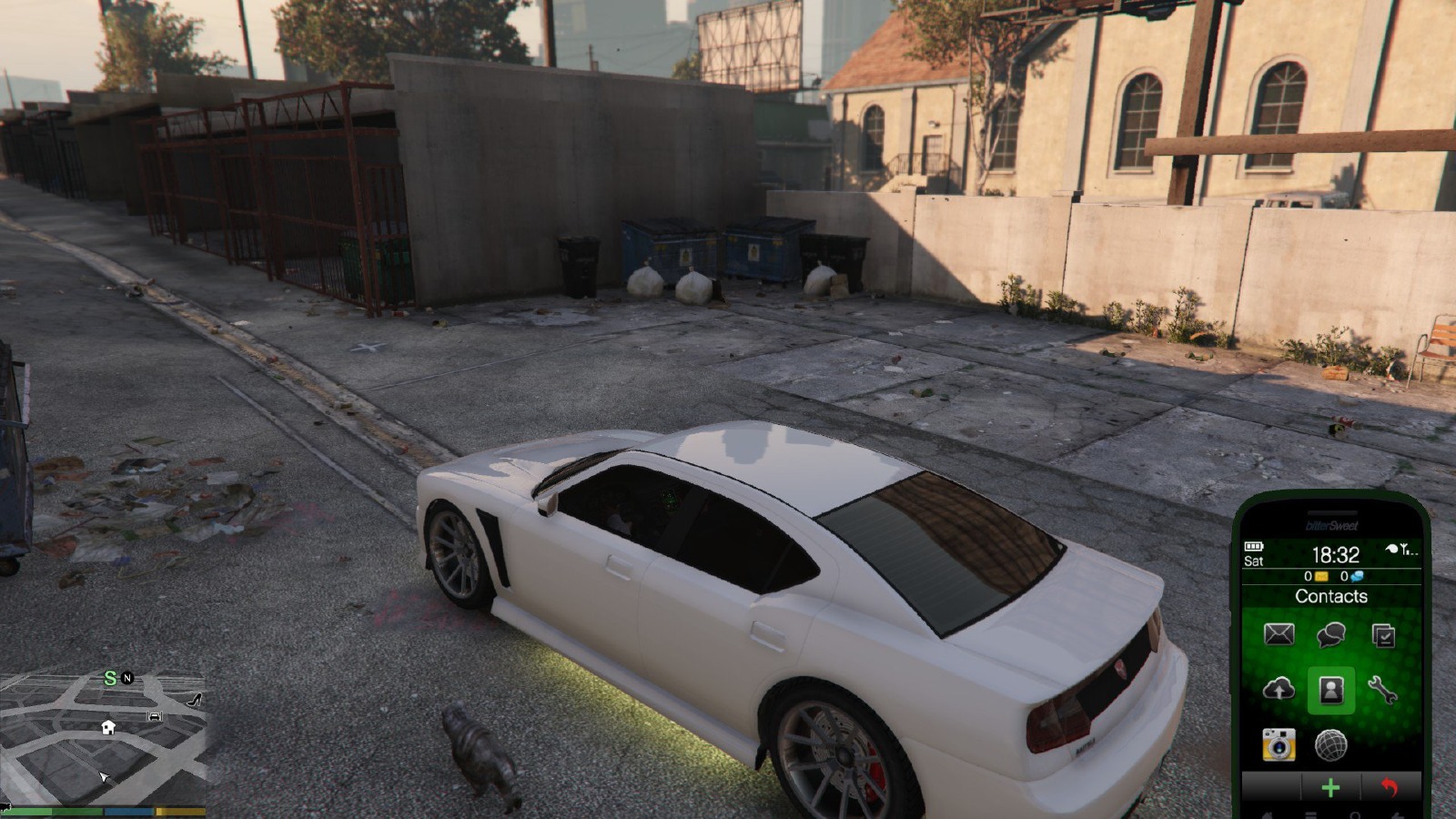This screenshot has height=819, width=1456.
Task: Open the cloud upload quick save app
Action: pyautogui.click(x=1279, y=690)
